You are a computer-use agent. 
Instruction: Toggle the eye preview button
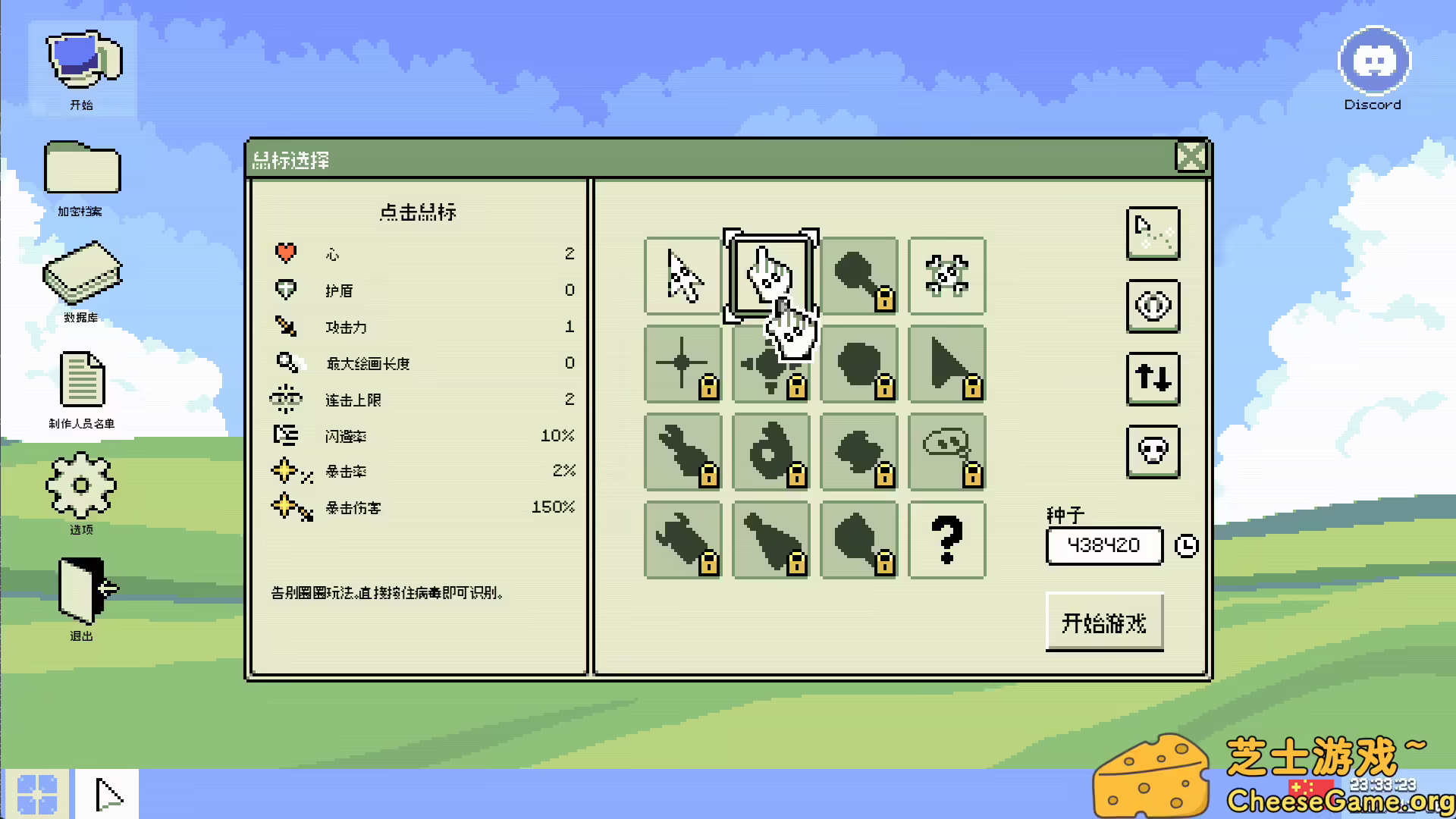(1153, 306)
